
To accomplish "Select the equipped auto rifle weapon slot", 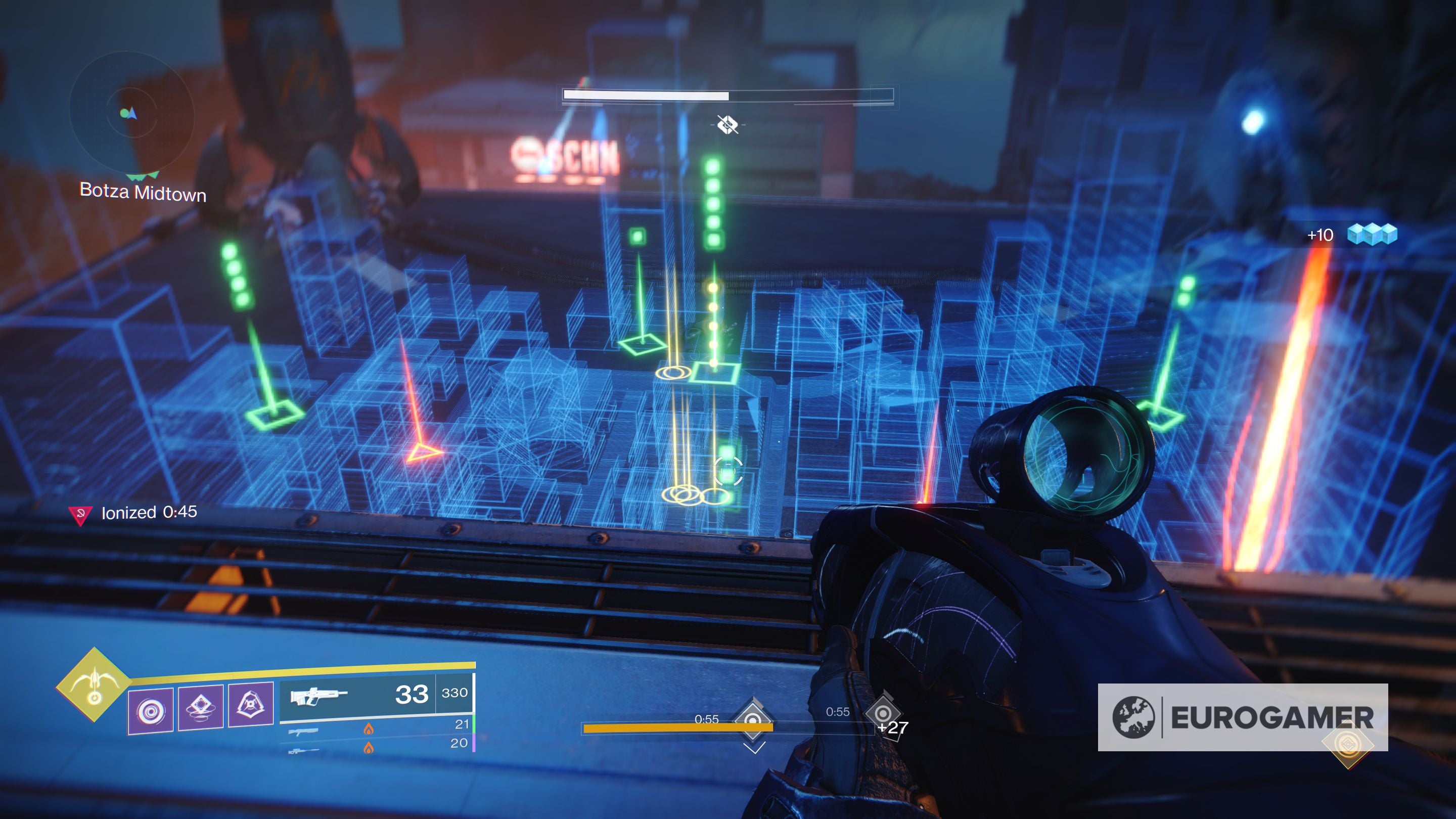I will pyautogui.click(x=377, y=695).
